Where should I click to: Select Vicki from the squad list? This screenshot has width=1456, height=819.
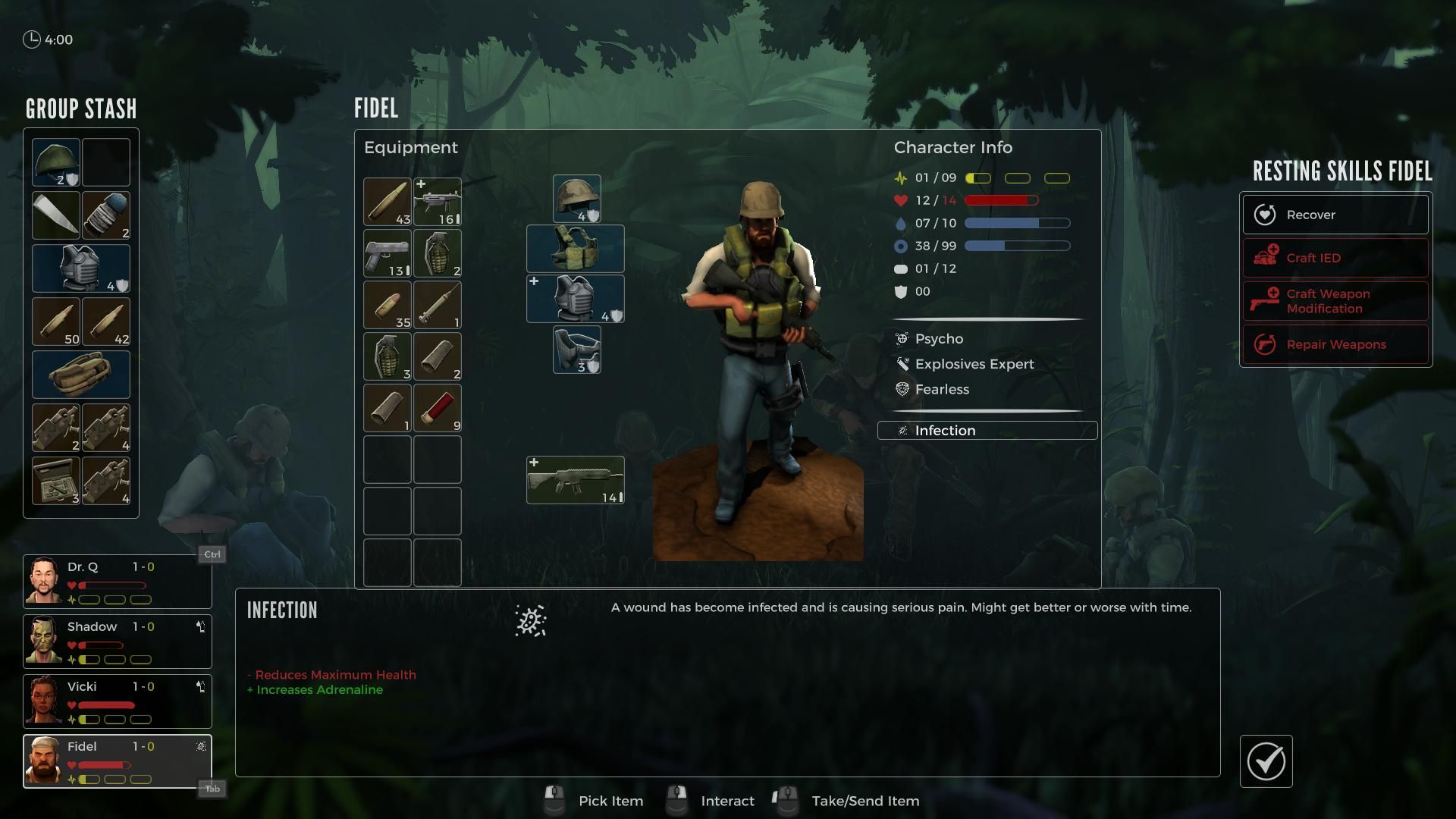(x=118, y=701)
